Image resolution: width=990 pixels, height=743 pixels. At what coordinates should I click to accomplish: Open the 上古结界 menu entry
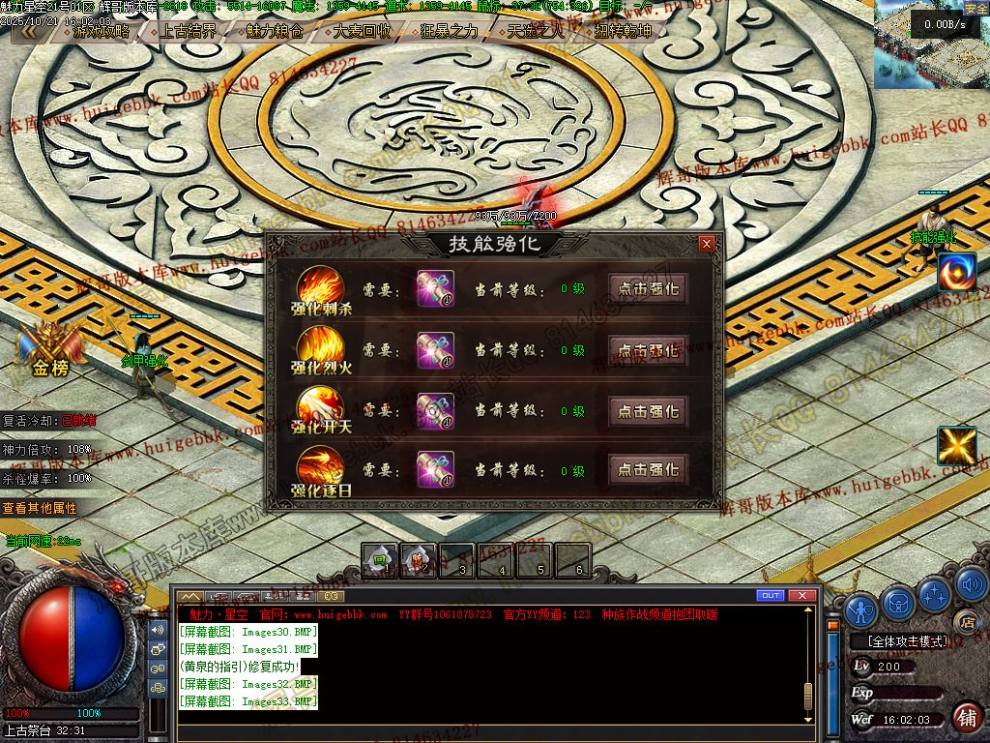coord(188,31)
